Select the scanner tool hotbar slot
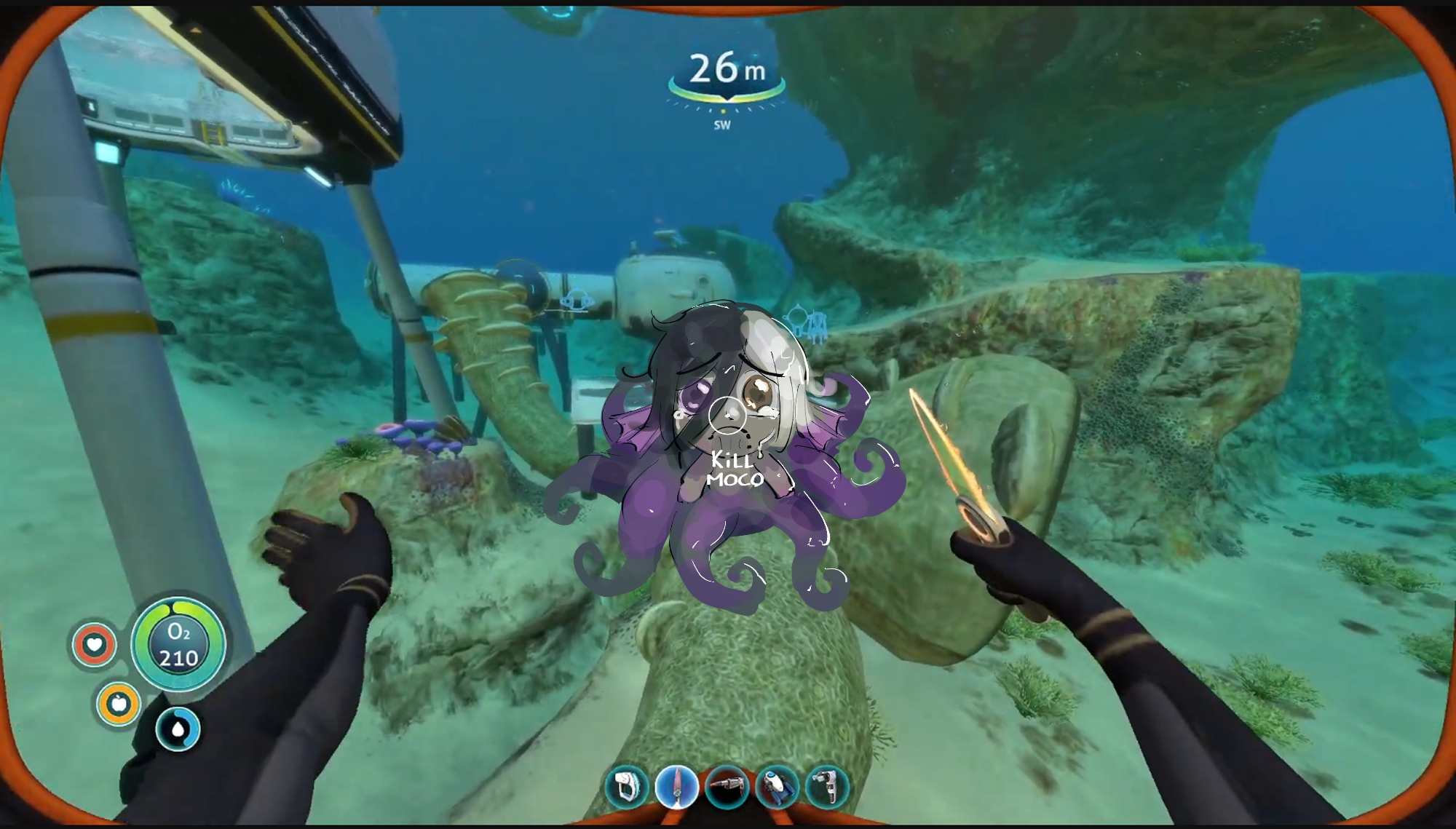 point(627,787)
